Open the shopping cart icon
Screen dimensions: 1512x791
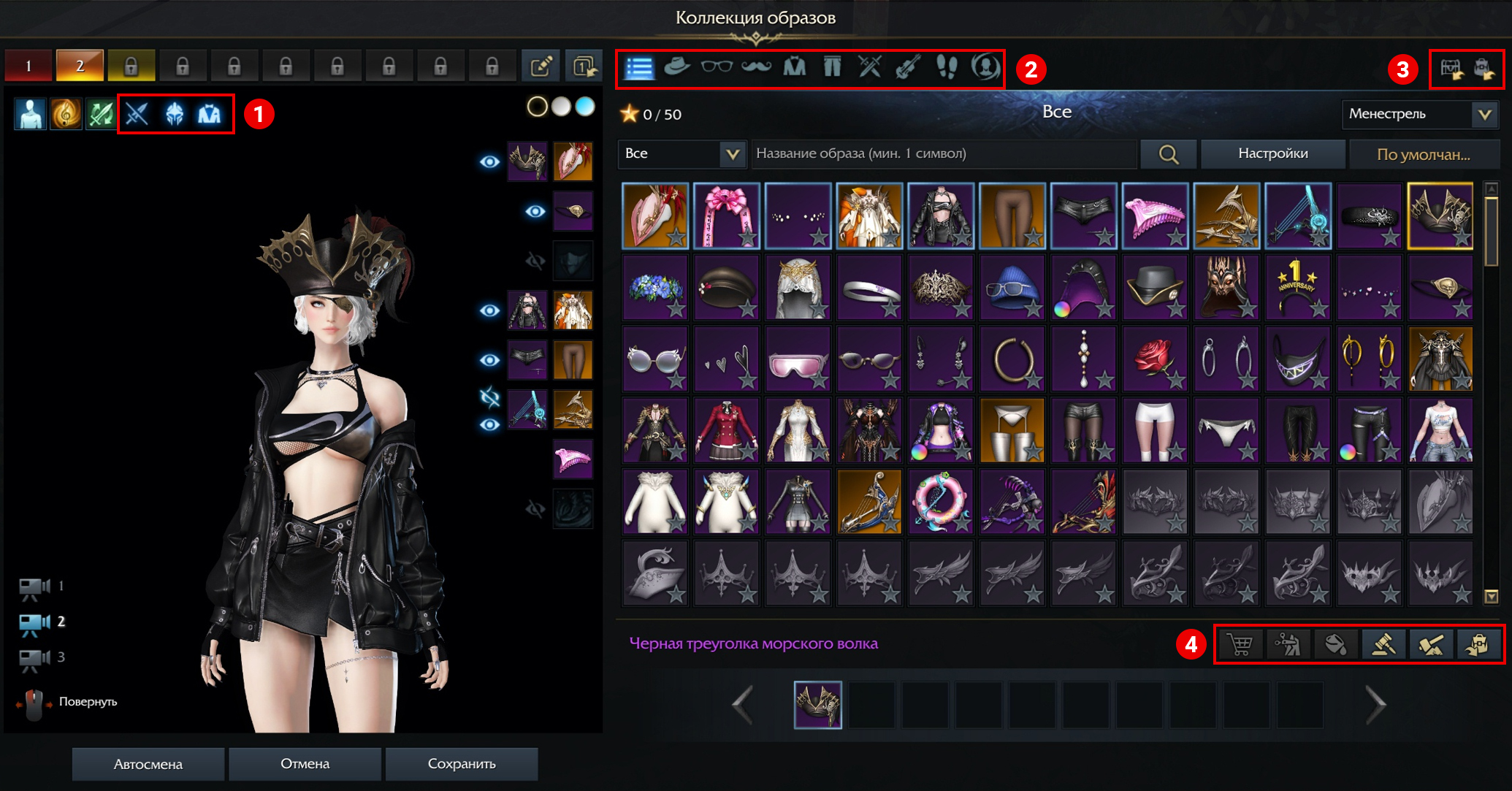[x=1240, y=644]
